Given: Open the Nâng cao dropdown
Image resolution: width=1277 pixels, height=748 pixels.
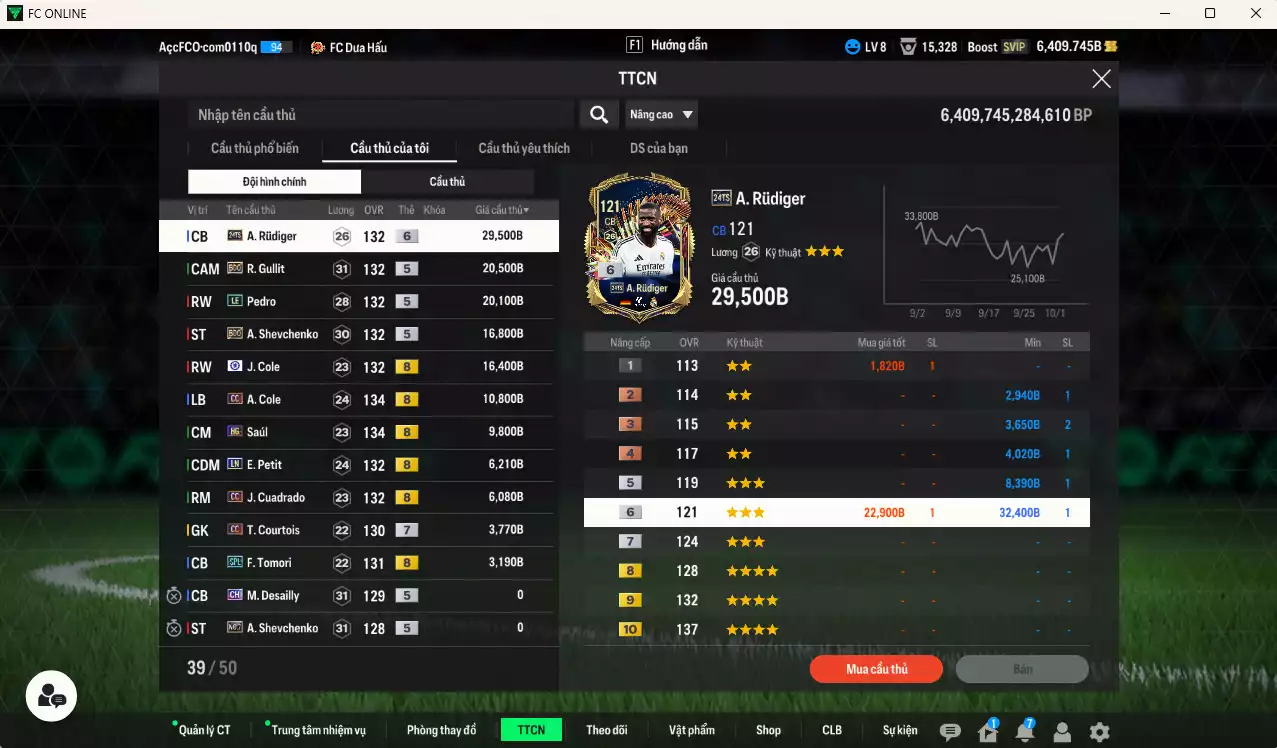Looking at the screenshot, I should coord(661,115).
